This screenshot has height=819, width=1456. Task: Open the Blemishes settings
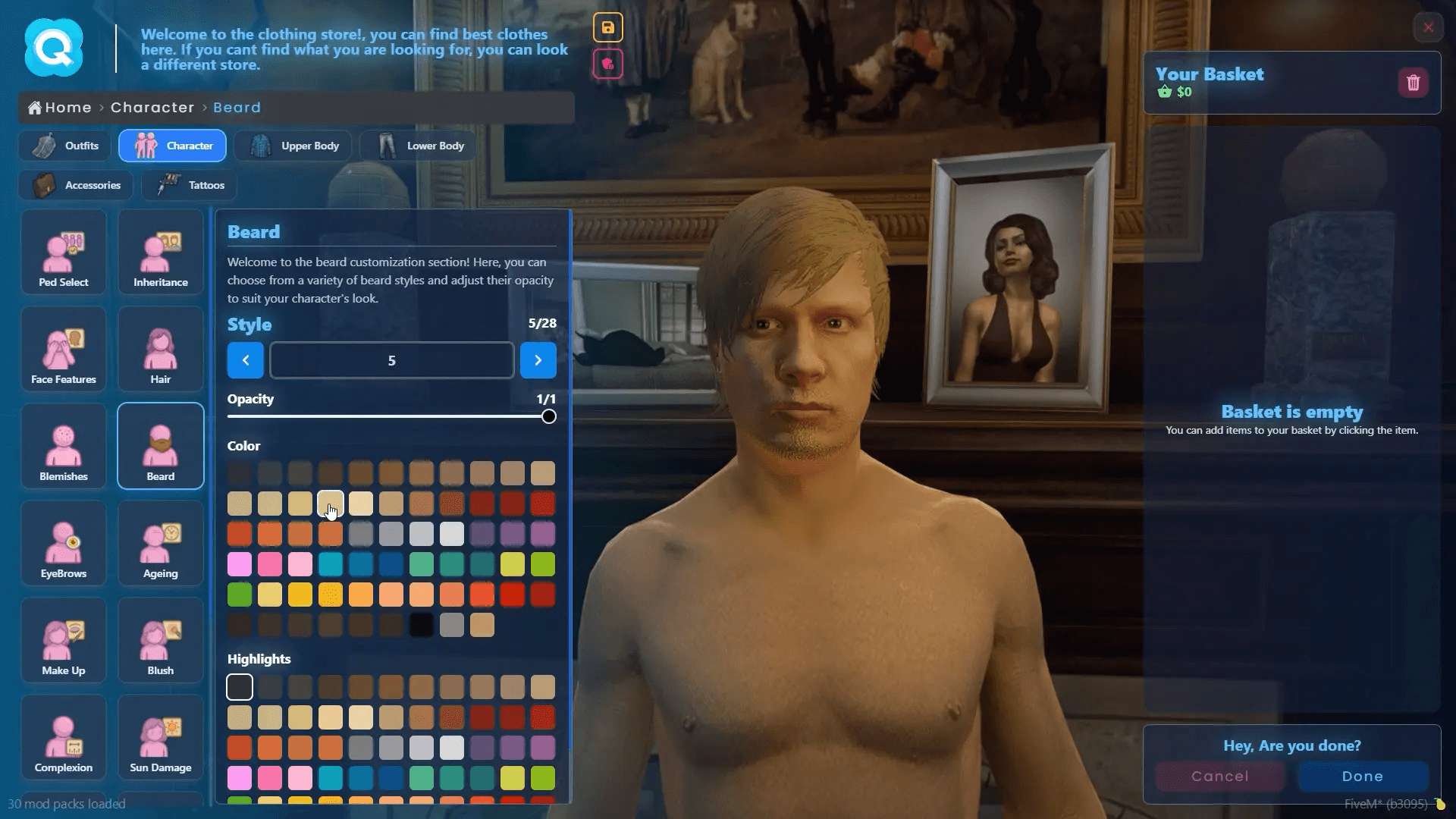[64, 446]
